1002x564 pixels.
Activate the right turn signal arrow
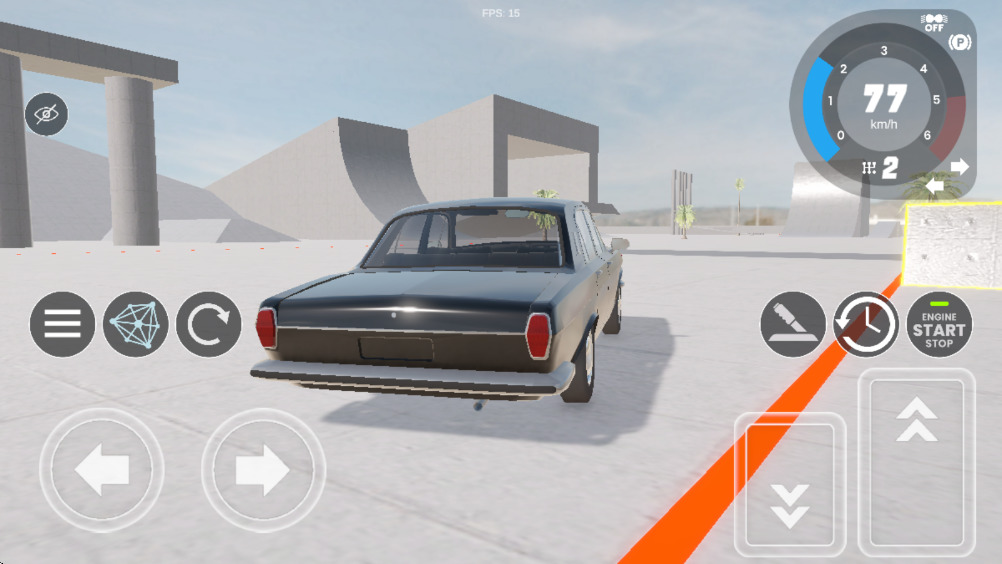tap(959, 167)
